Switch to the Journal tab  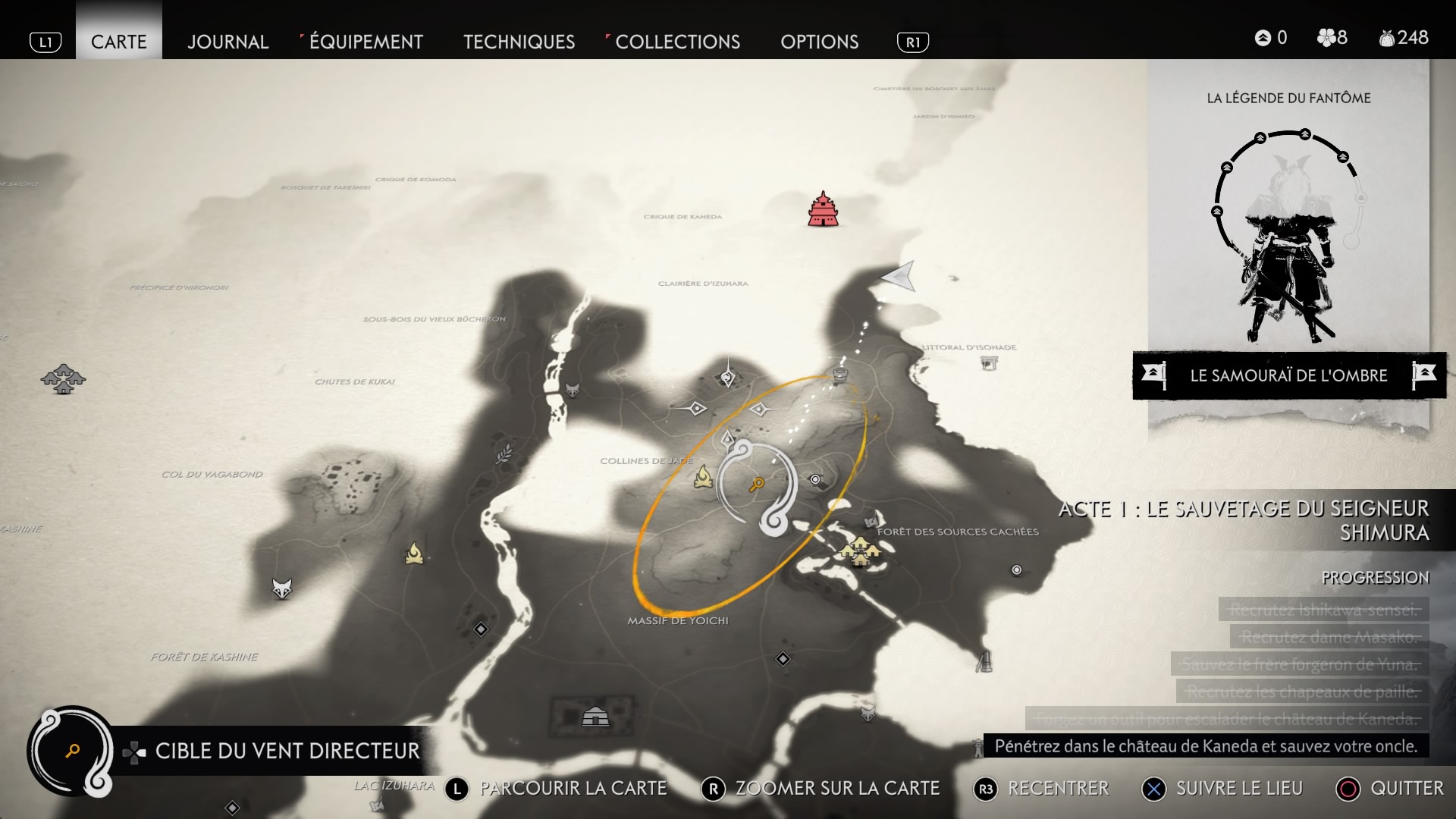(x=227, y=42)
